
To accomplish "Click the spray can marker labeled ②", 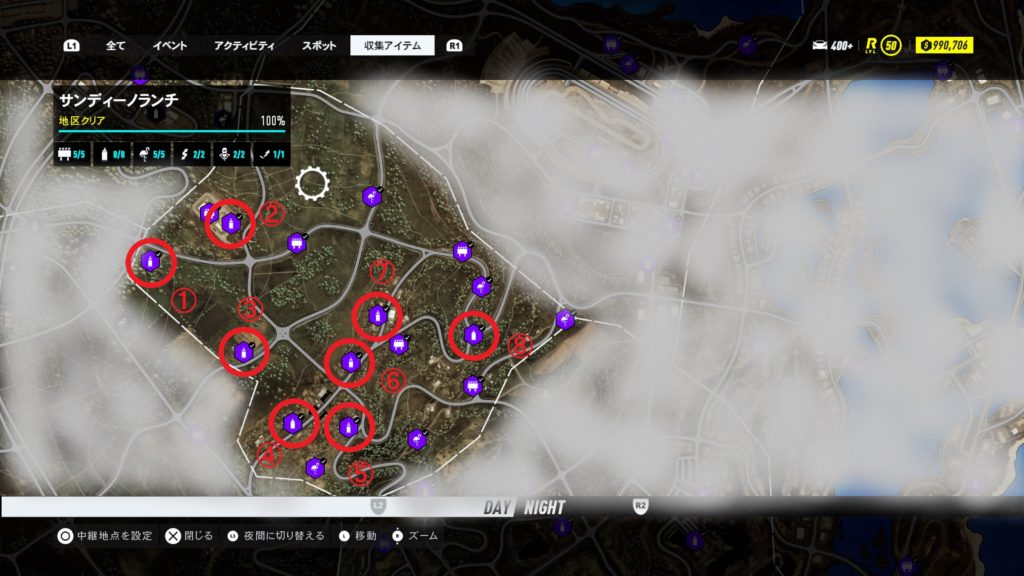I will point(231,225).
